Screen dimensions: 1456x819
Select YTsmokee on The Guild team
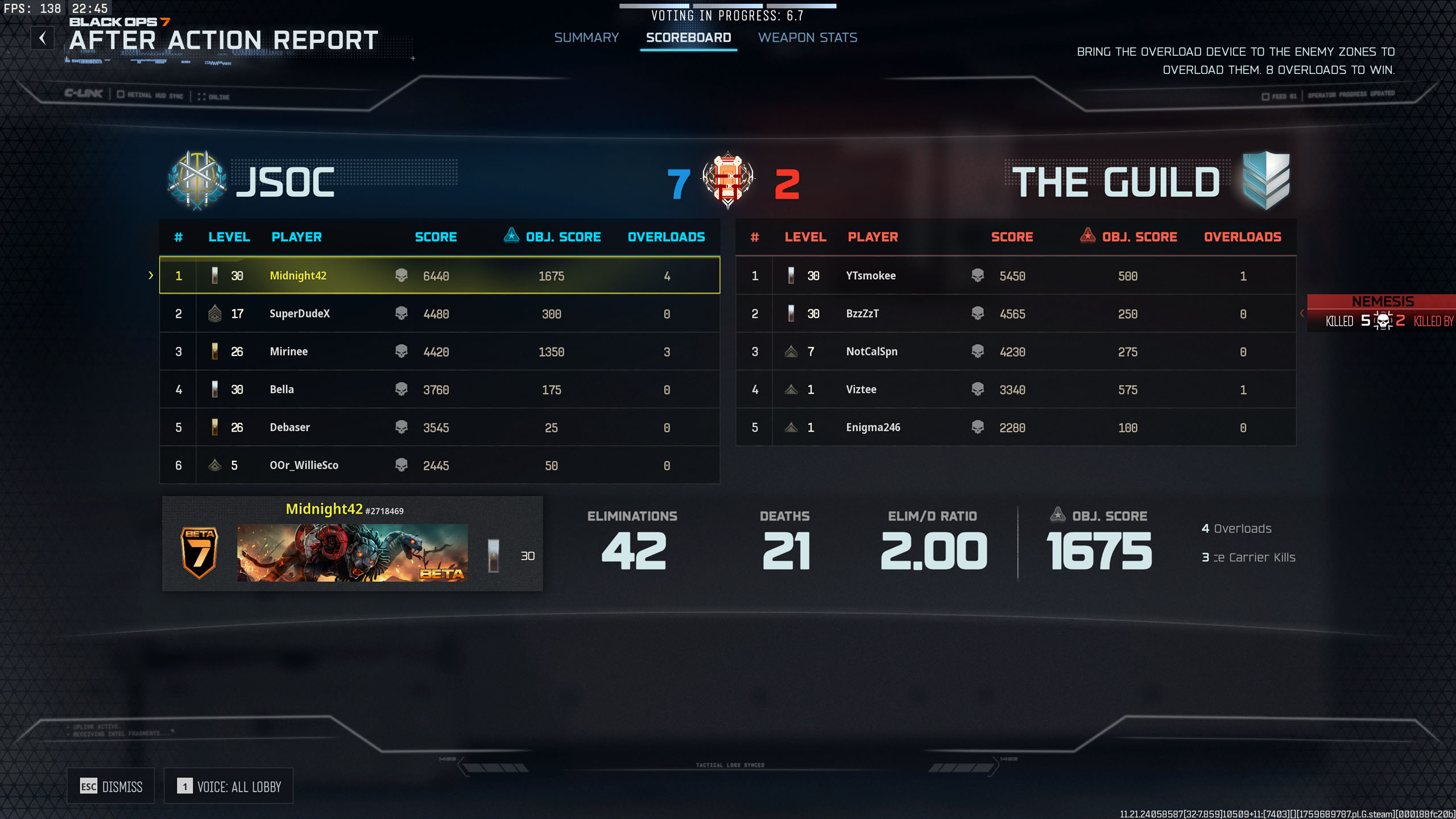pos(1016,275)
